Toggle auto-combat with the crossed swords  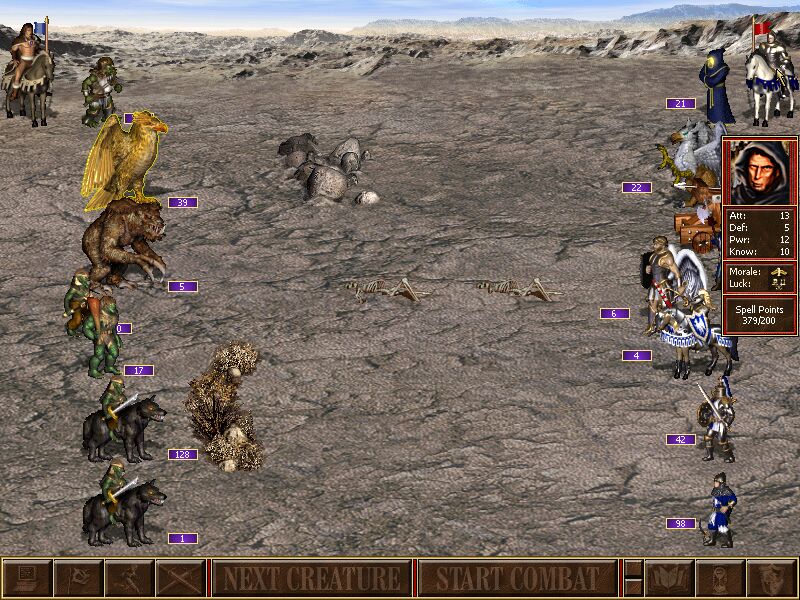(x=180, y=578)
